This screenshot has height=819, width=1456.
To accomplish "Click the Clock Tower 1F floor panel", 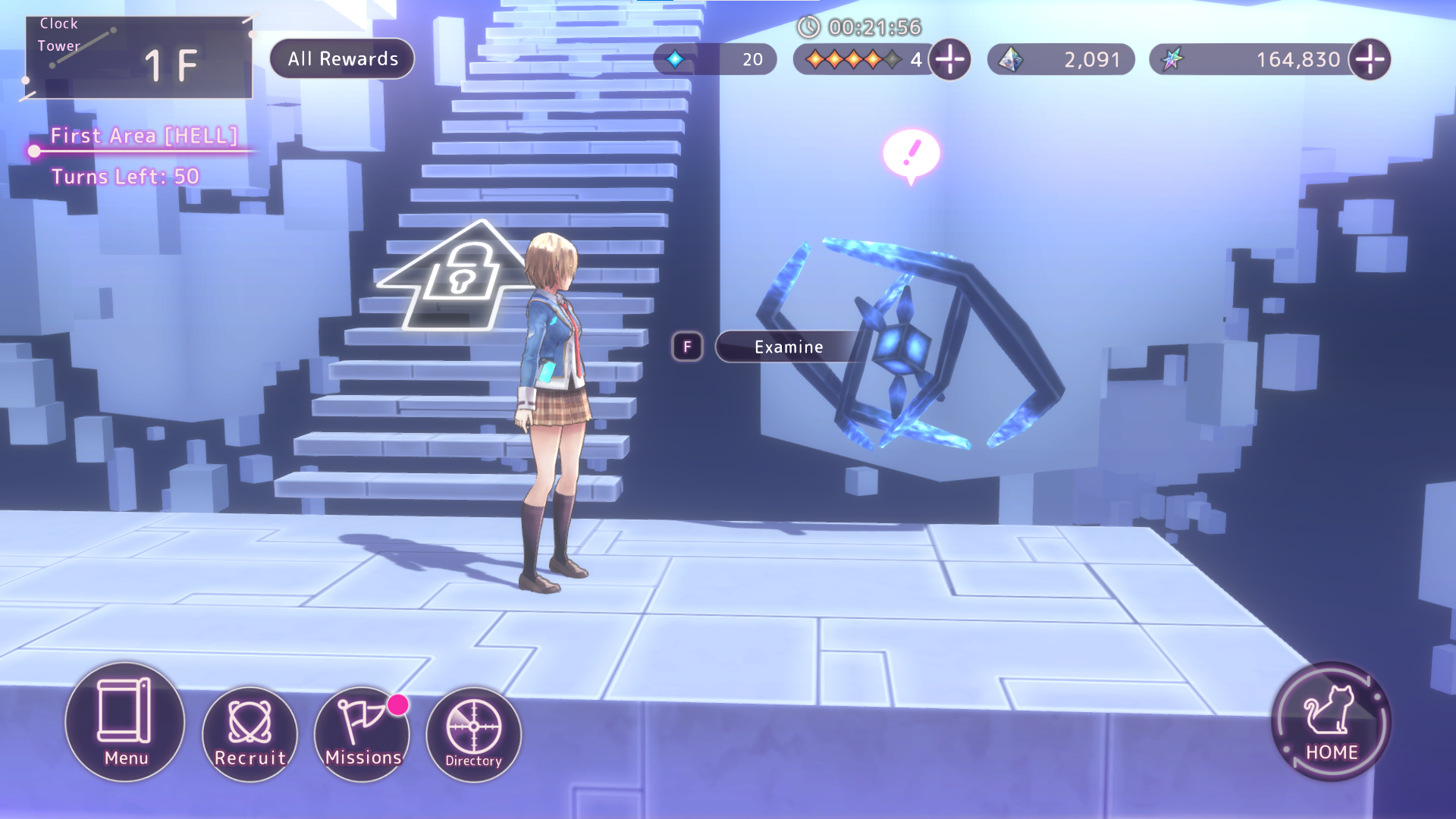I will click(x=139, y=58).
